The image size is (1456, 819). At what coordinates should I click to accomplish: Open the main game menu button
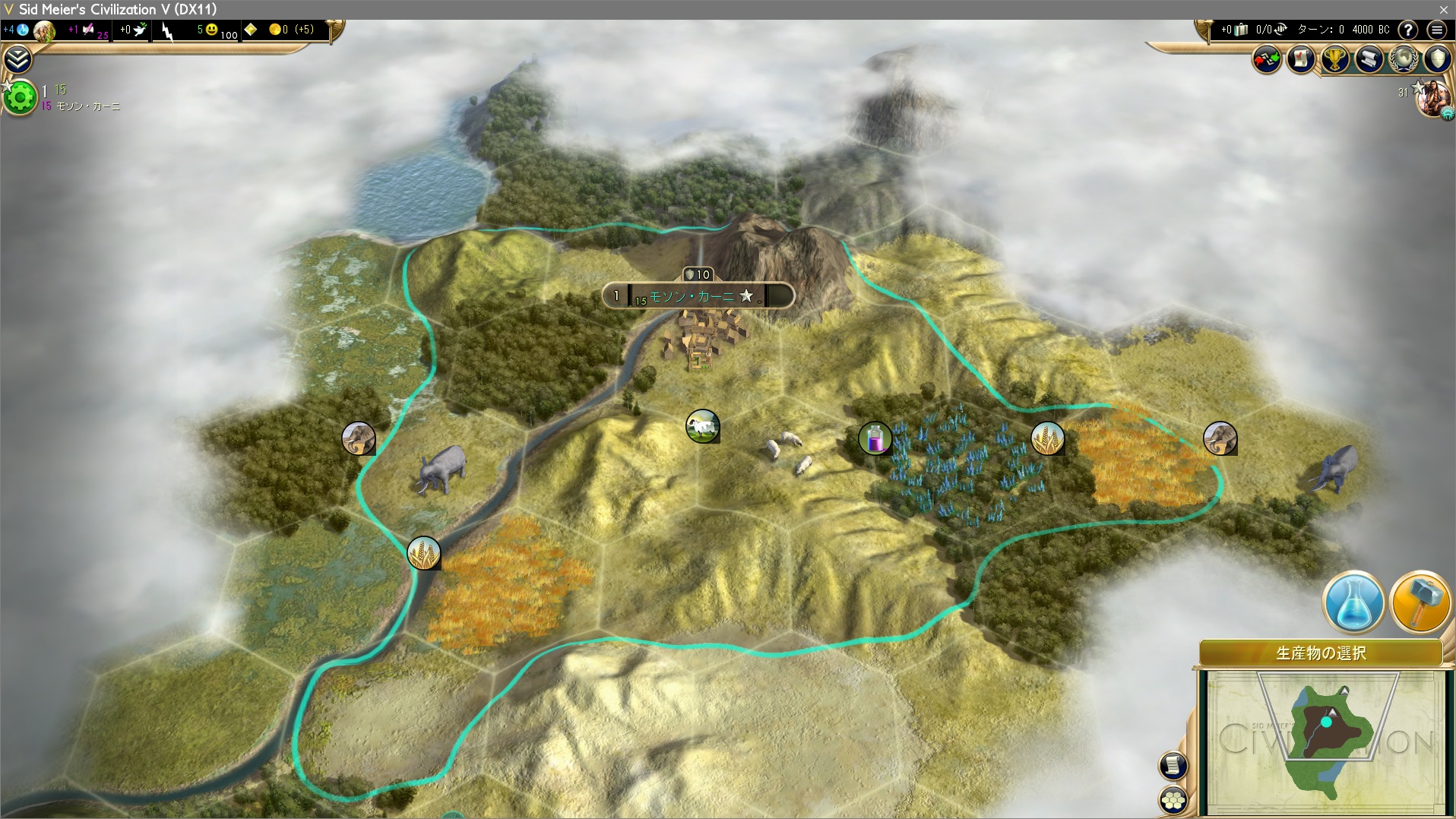pyautogui.click(x=1436, y=30)
